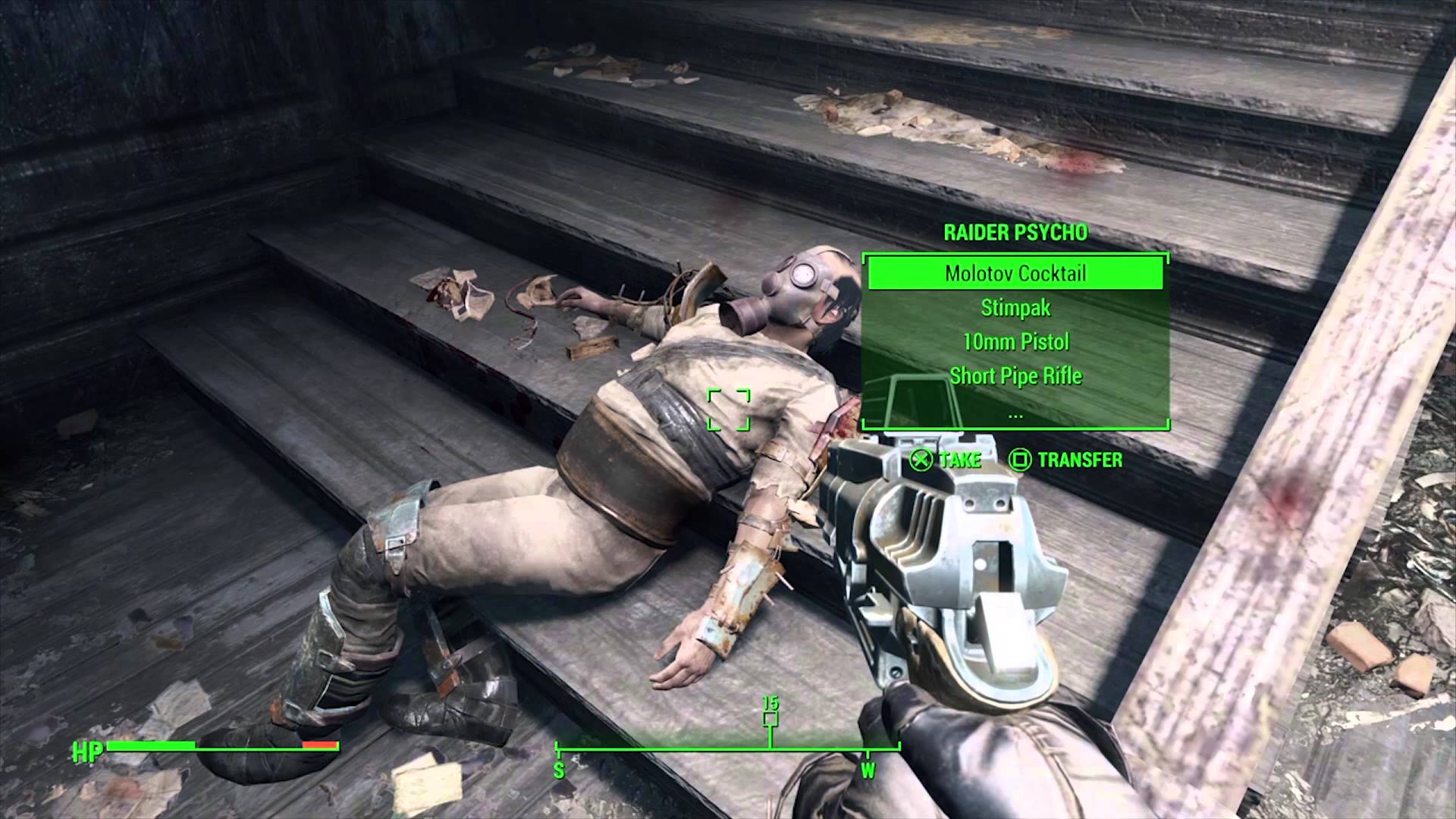Click the number 15 grenade count
Viewport: 1456px width, 819px height.
tap(770, 704)
